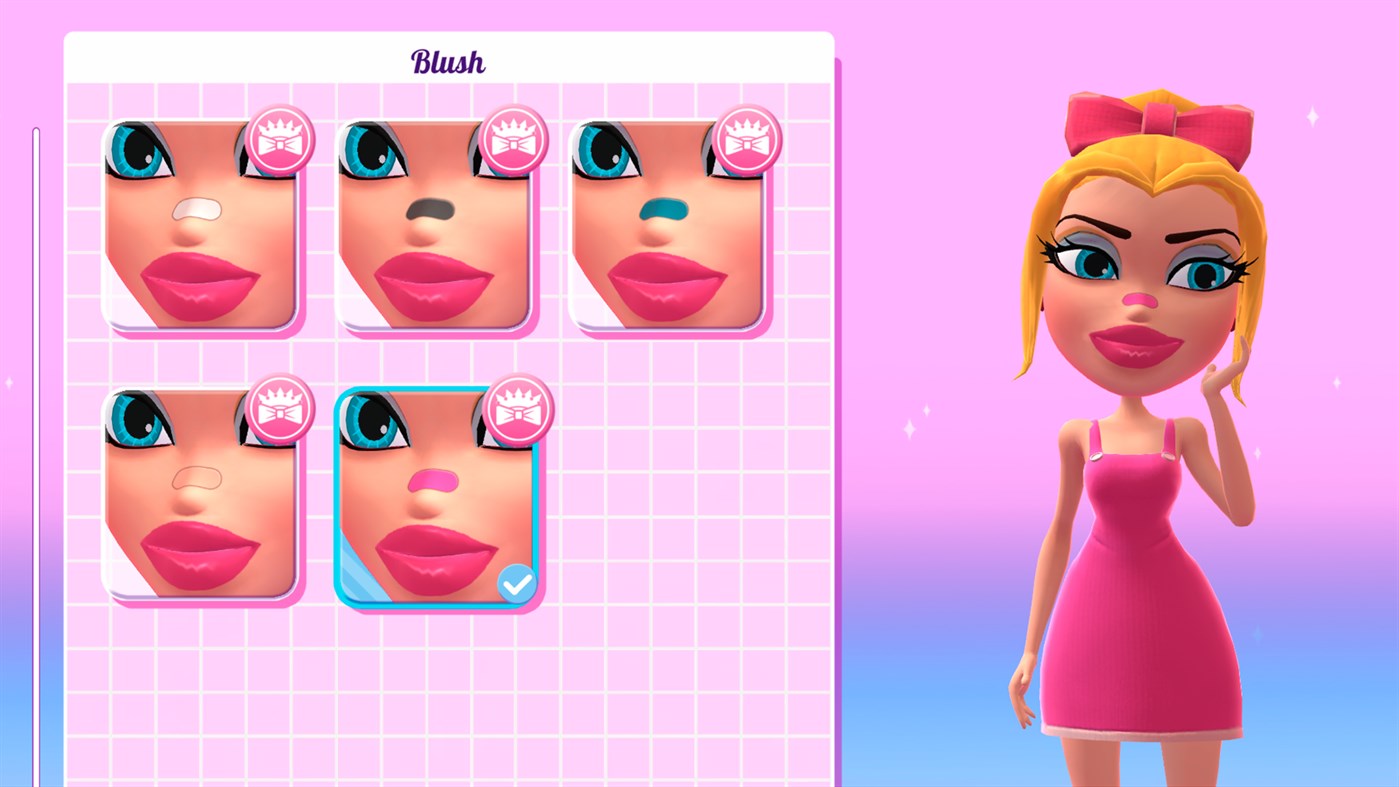Deselect the currently applied pink blush
Image resolution: width=1399 pixels, height=787 pixels.
[440, 500]
